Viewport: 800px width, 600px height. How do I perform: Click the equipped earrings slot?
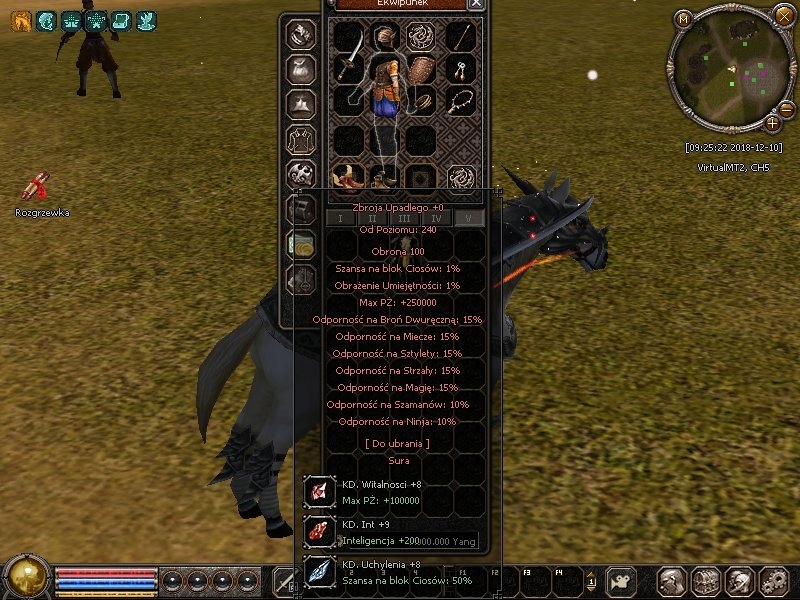460,70
